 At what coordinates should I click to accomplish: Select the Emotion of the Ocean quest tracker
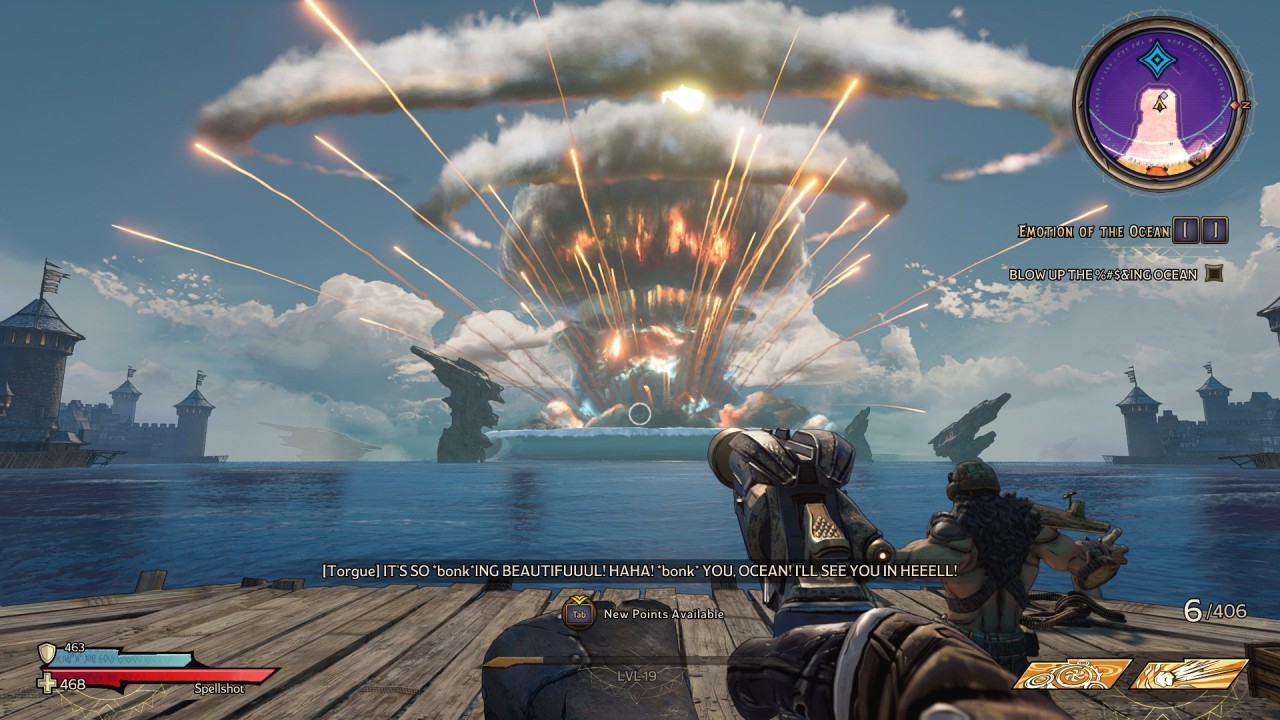pyautogui.click(x=1094, y=231)
